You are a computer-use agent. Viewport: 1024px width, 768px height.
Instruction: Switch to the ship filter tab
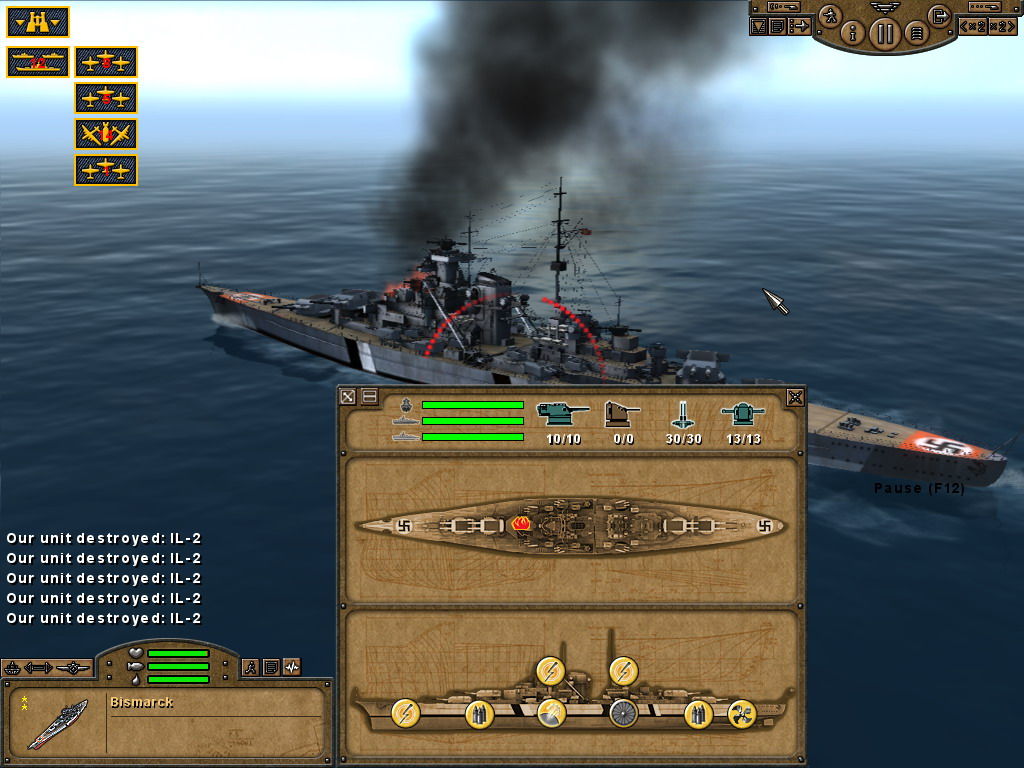tap(14, 667)
